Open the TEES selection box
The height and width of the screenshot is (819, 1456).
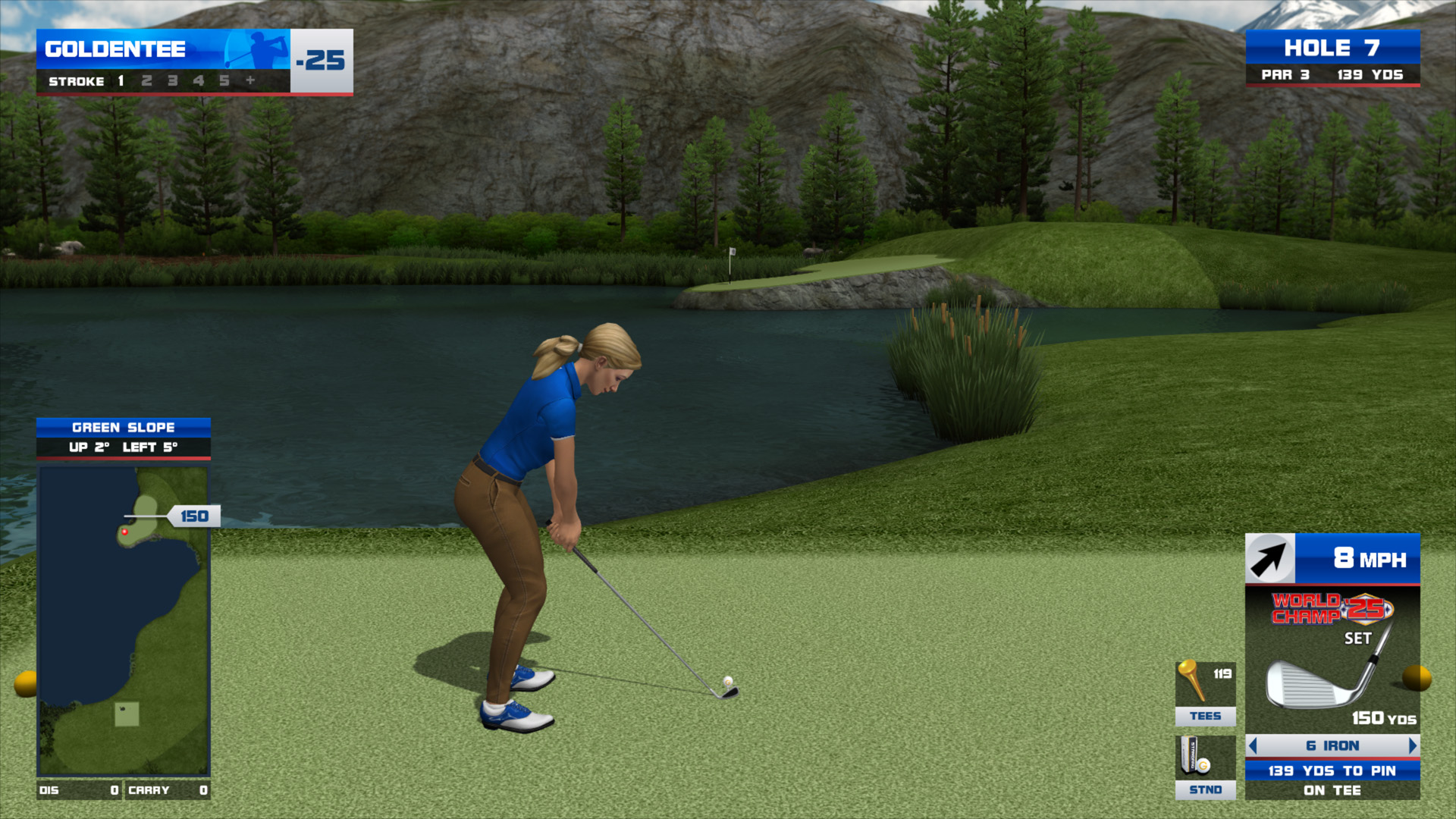(x=1205, y=693)
